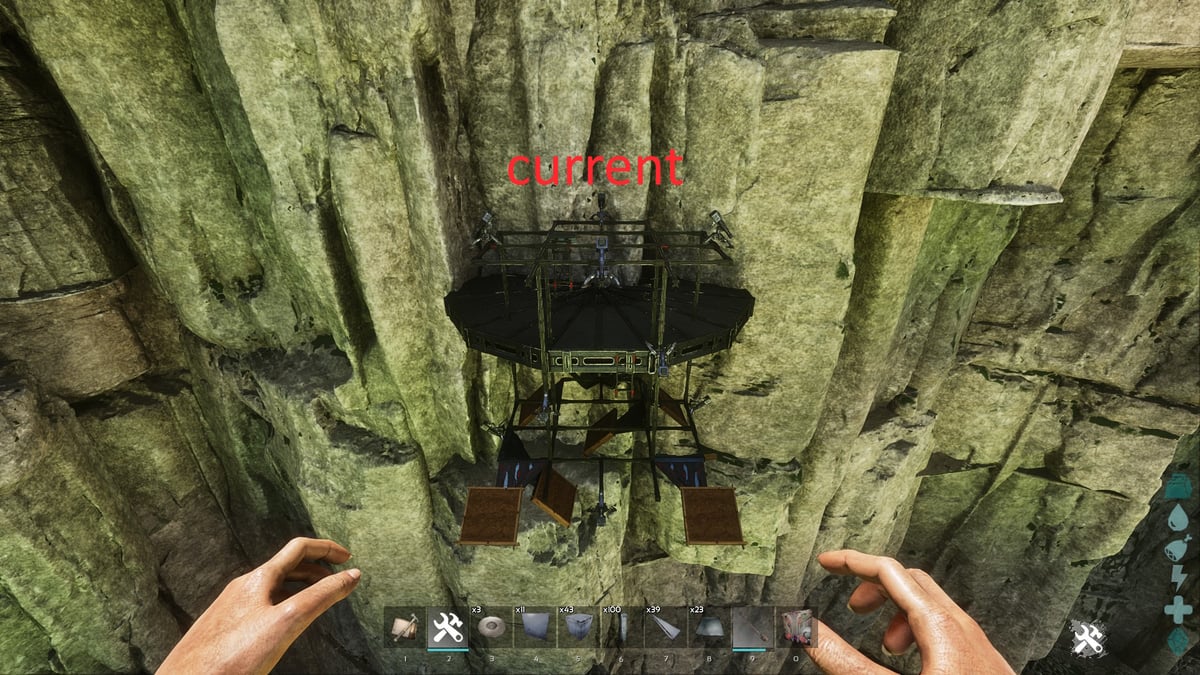Click the build mode wrench icon in the corner
This screenshot has width=1200, height=675.
[1087, 638]
